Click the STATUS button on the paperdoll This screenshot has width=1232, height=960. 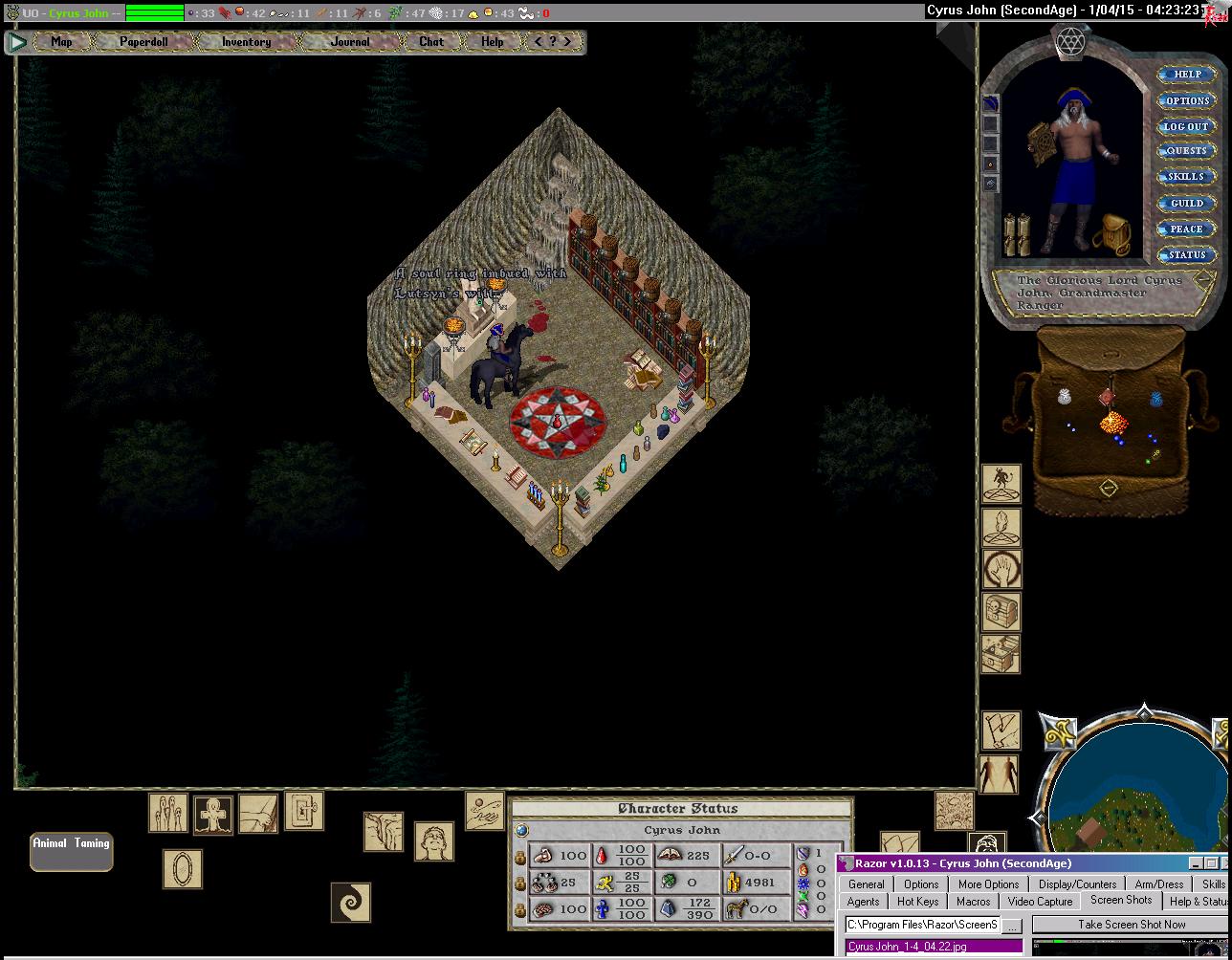tap(1186, 255)
